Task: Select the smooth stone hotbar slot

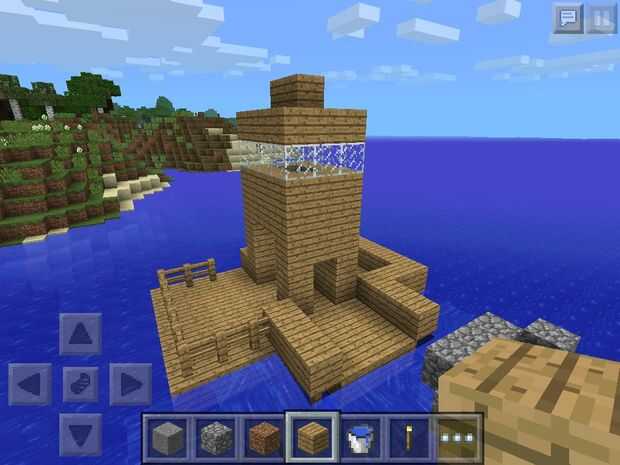Action: 167,437
